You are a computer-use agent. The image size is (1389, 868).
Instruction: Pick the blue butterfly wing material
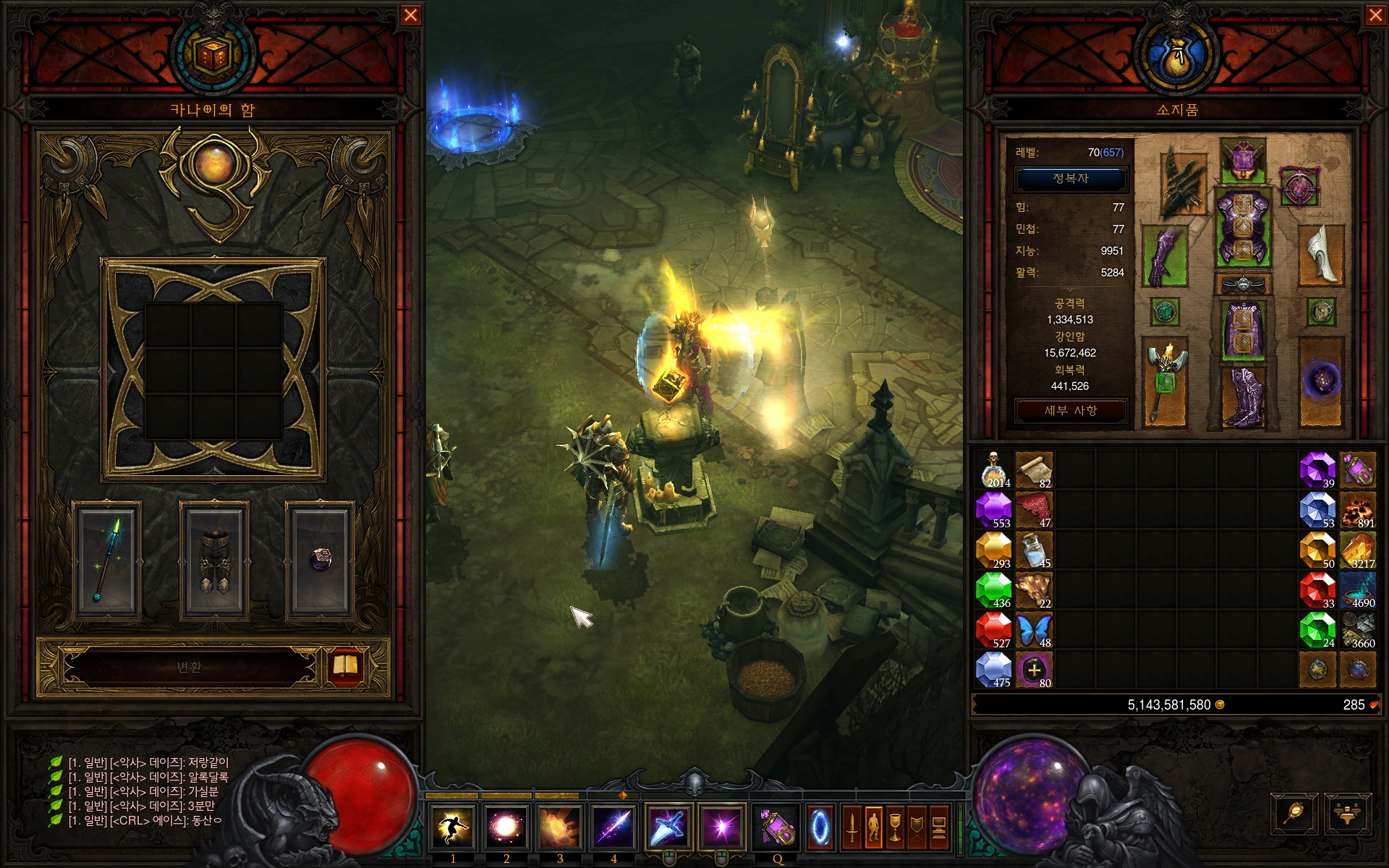[x=1034, y=630]
